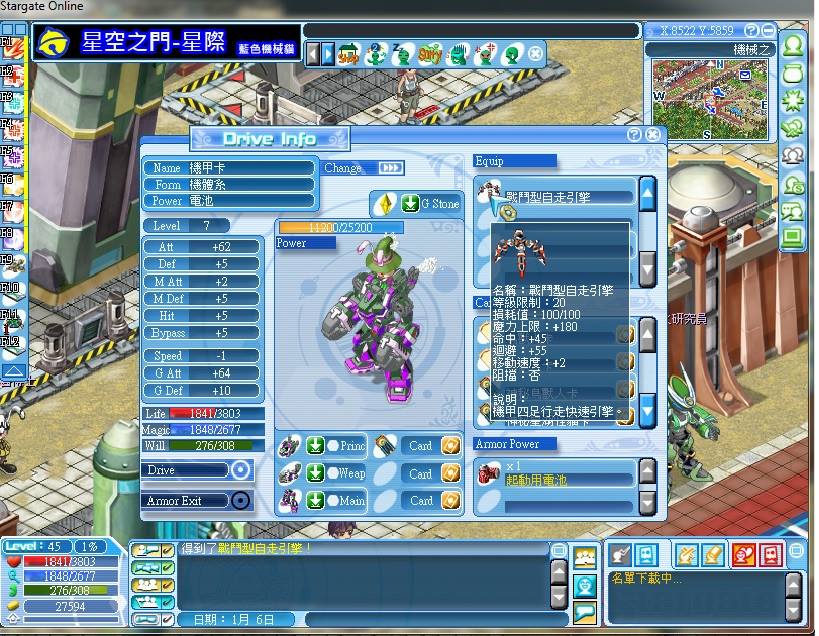Activate the Armor Exit button
The height and width of the screenshot is (636, 819).
240,500
